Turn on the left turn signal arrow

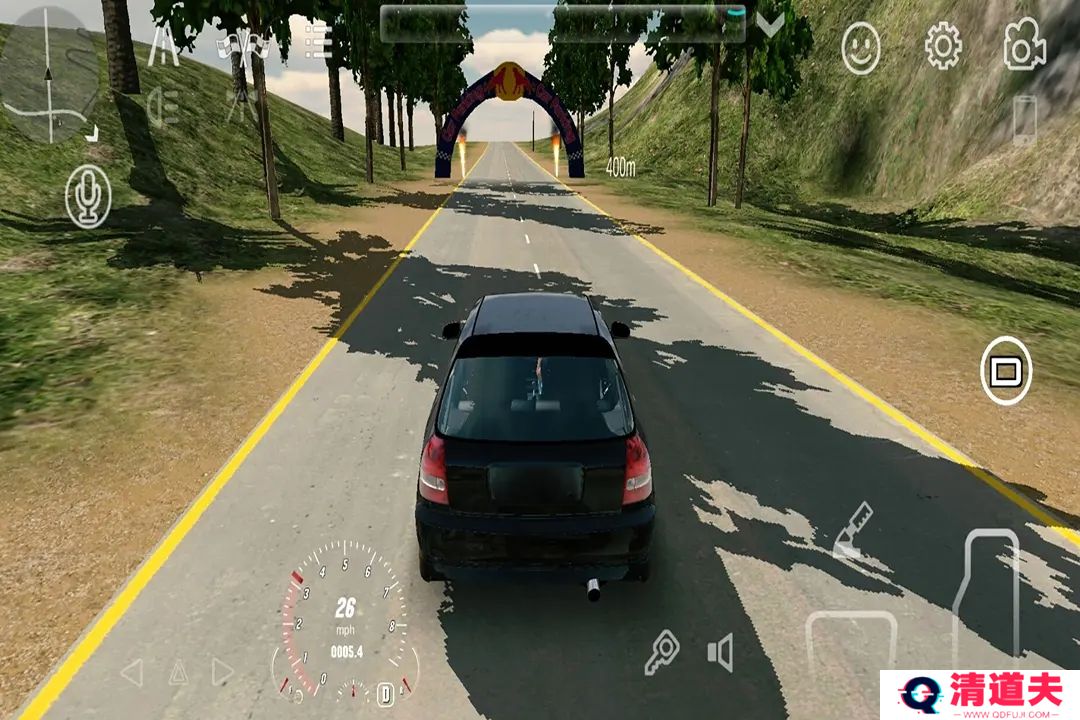pos(132,672)
